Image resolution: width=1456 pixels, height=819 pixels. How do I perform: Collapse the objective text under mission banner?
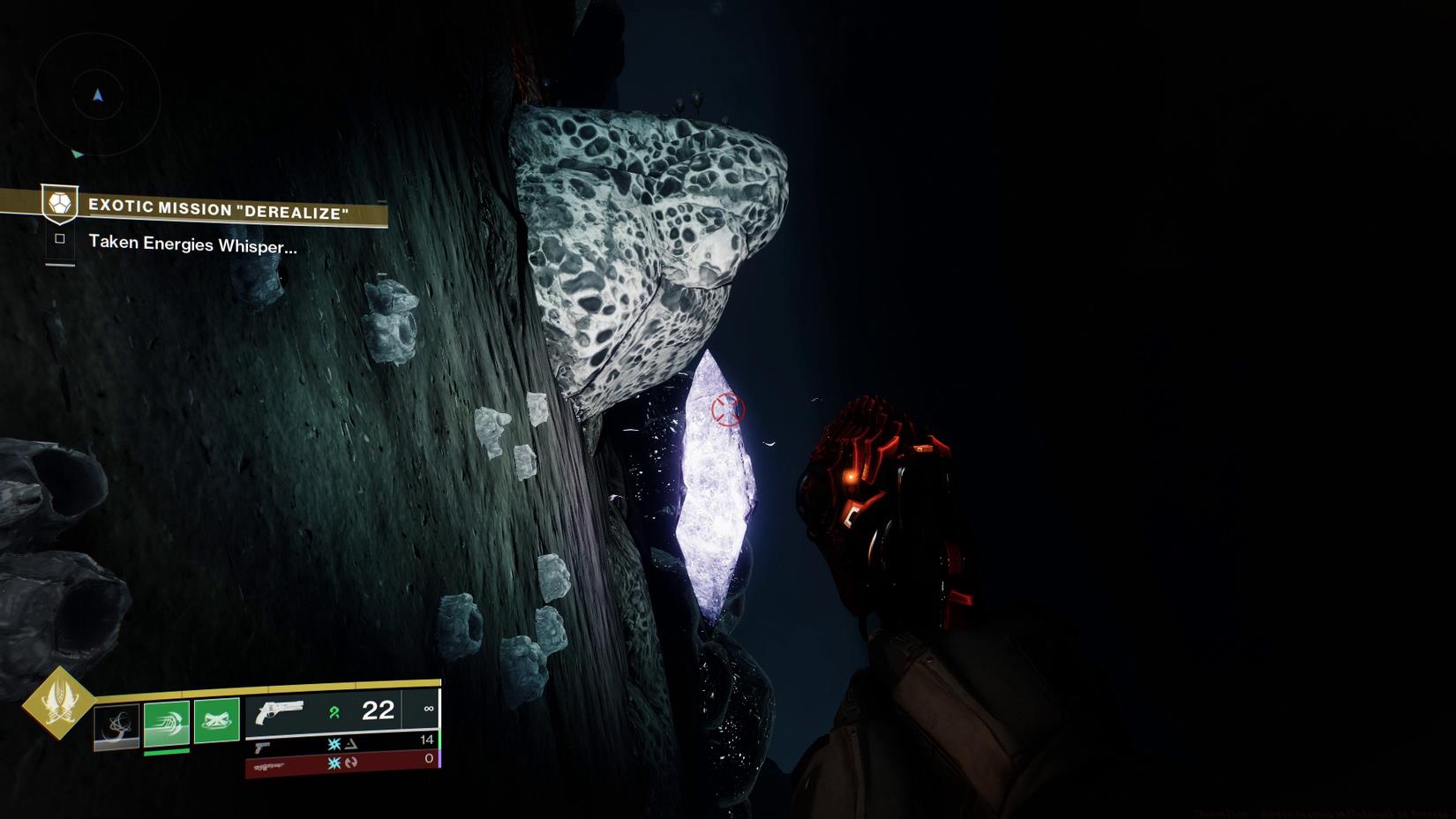tap(192, 244)
